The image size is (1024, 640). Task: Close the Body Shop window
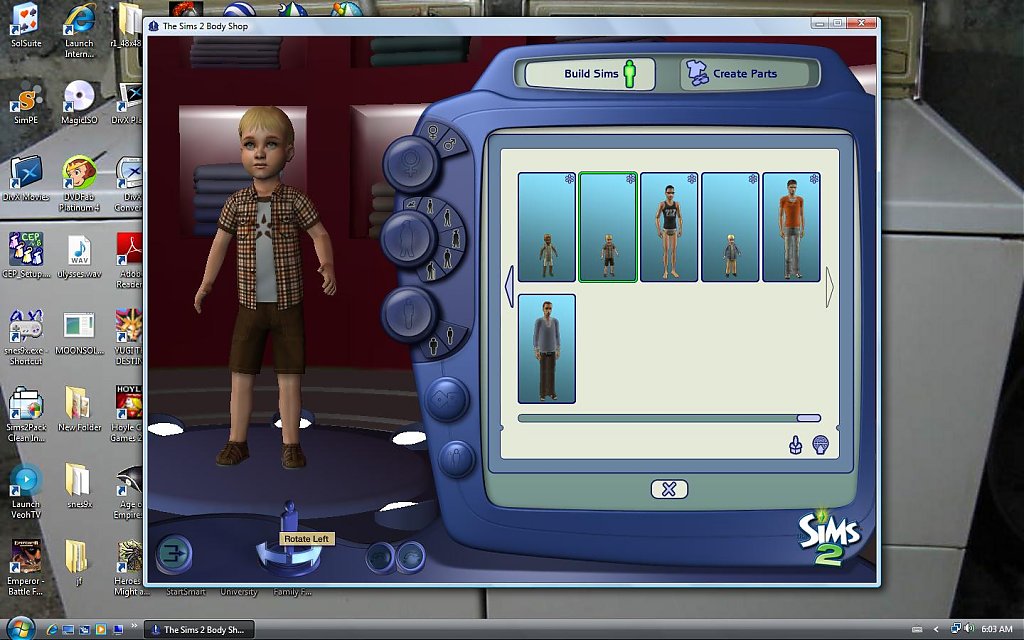coord(862,22)
